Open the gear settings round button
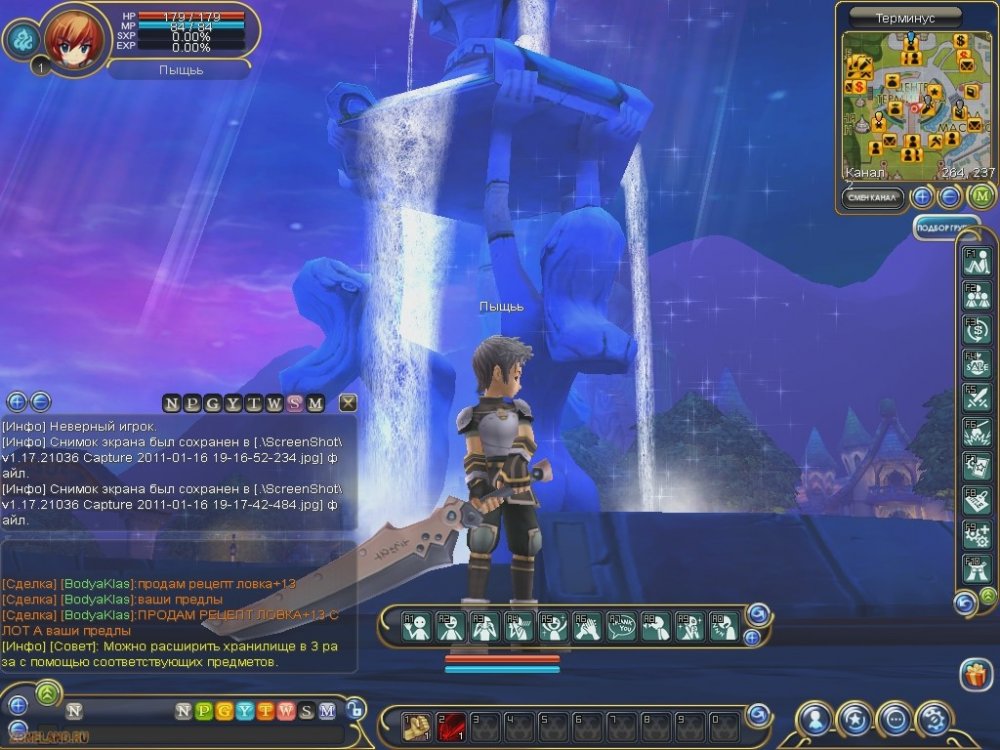This screenshot has height=750, width=1000. (x=934, y=719)
